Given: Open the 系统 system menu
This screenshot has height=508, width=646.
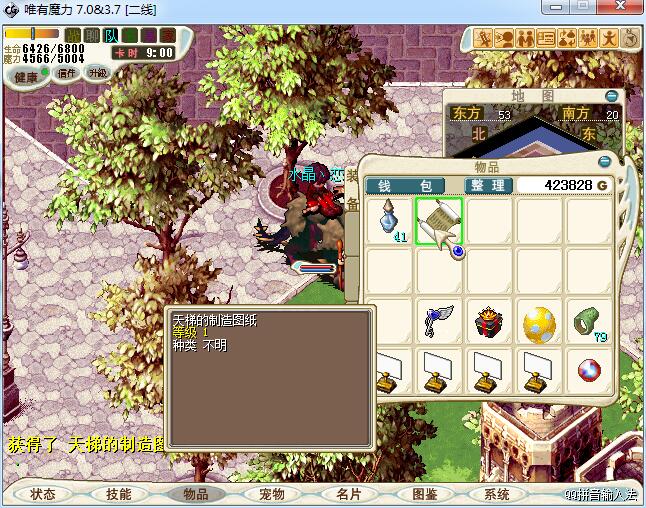Looking at the screenshot, I should click(497, 494).
